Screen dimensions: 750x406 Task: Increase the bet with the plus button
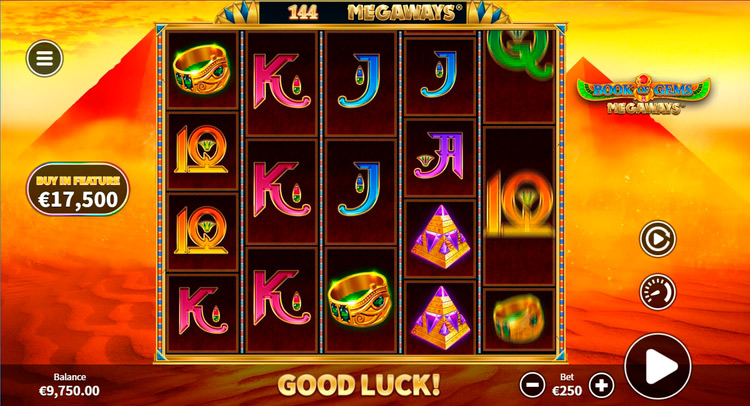pyautogui.click(x=601, y=384)
